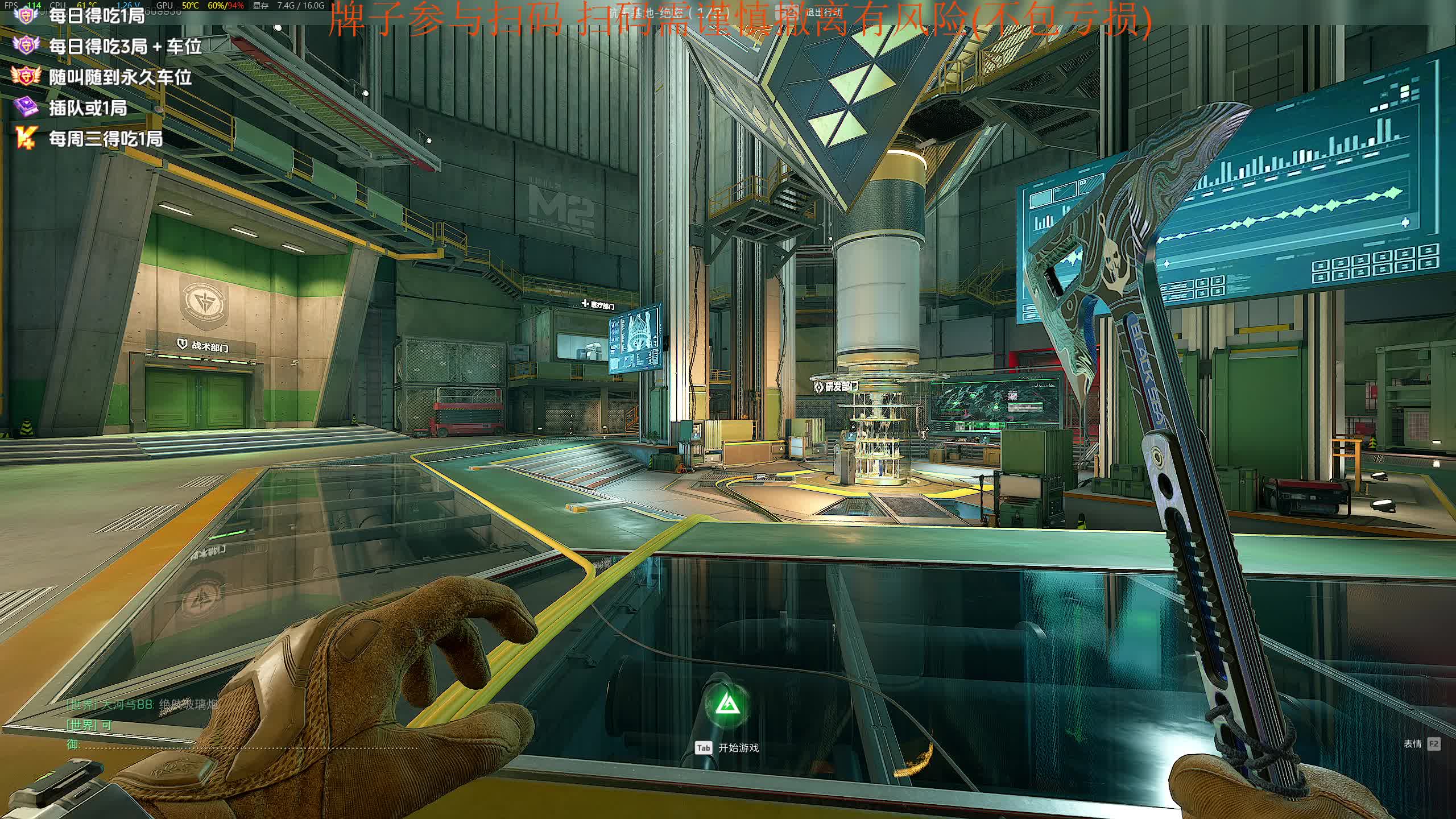Viewport: 1456px width, 819px height.
Task: Select the 退出行动 exit operation label
Action: [822, 12]
